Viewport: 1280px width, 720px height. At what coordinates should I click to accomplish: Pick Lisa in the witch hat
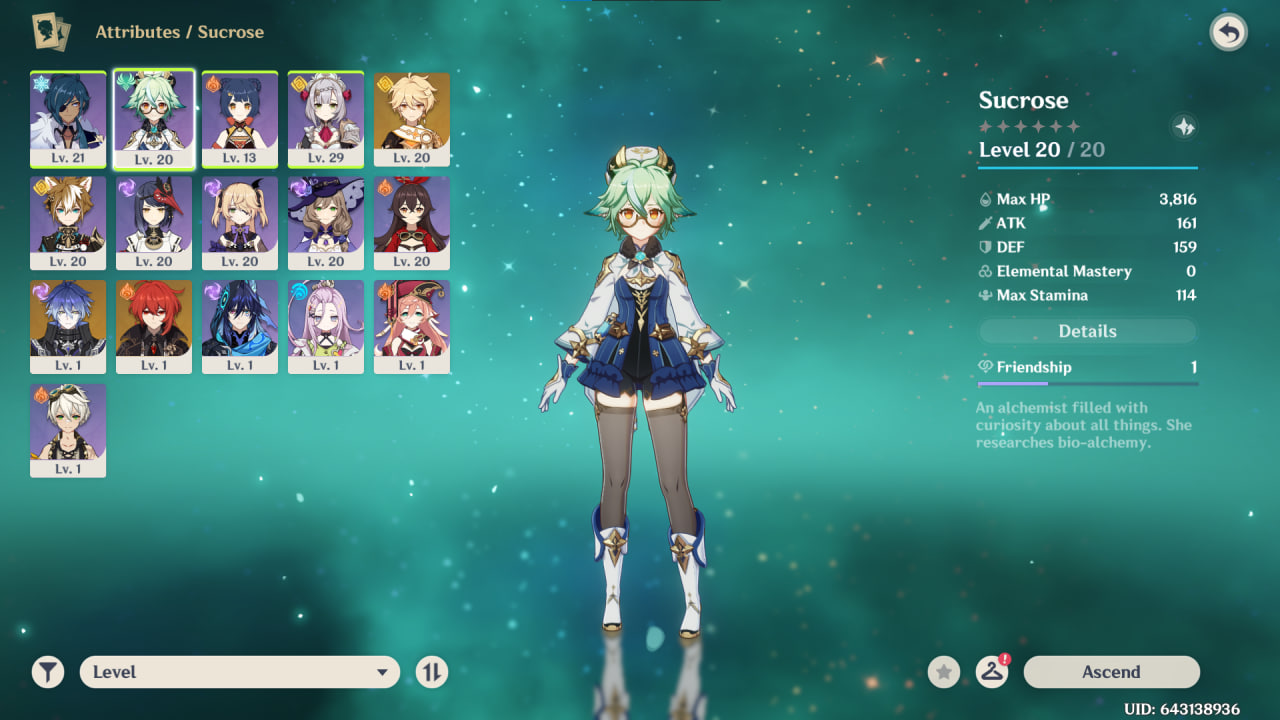tap(326, 222)
